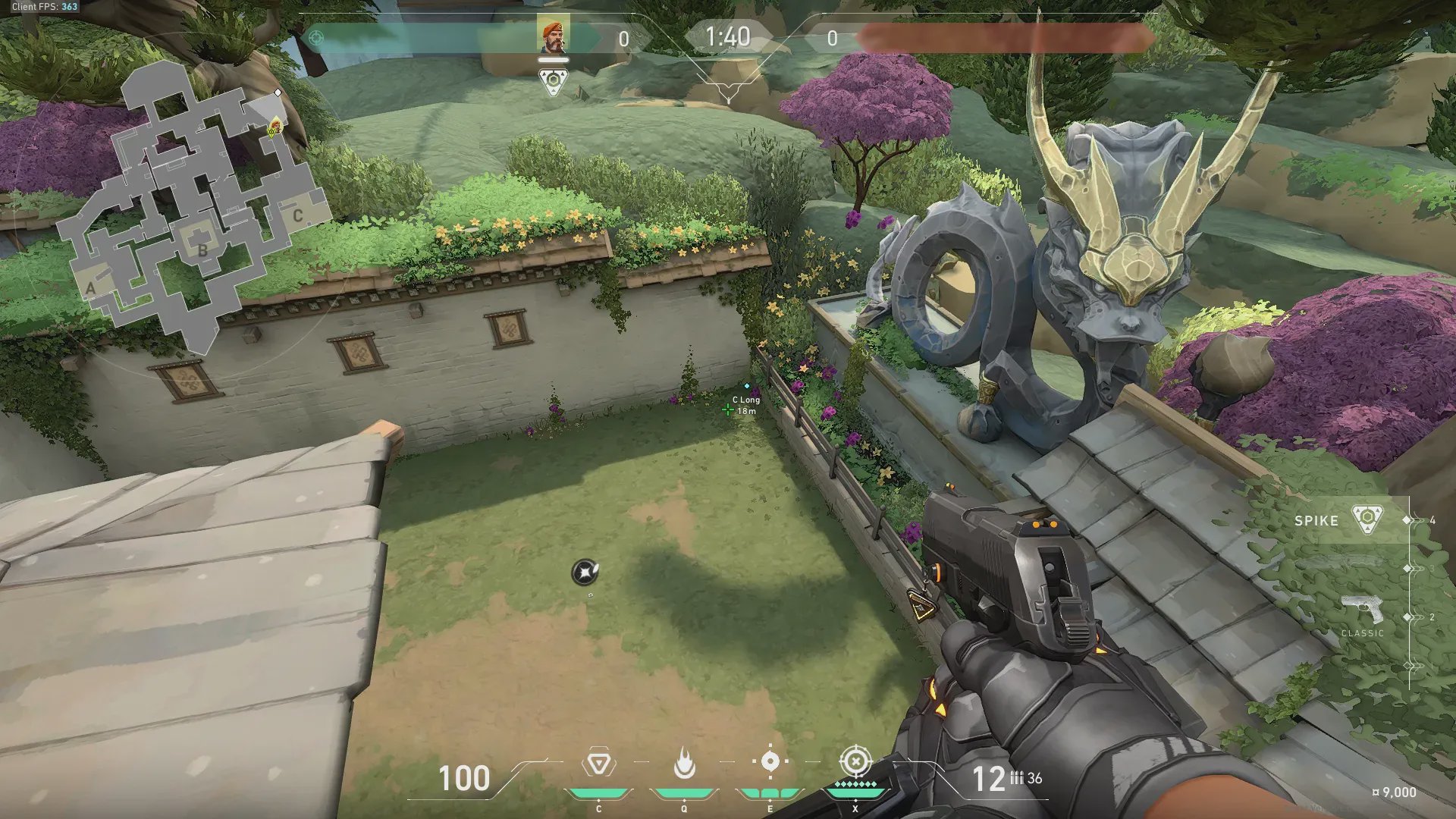1456x819 pixels.
Task: Trigger the Orbital Strike ultimate icon
Action: coord(855,761)
